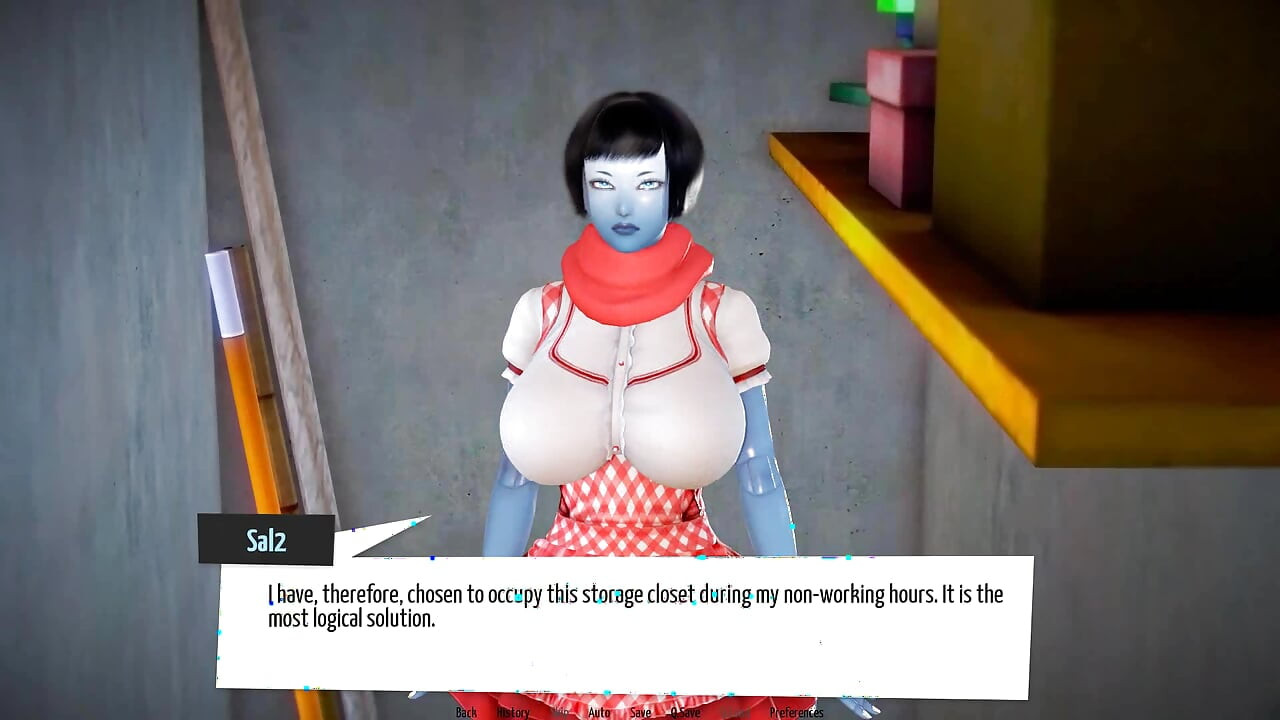Enable Skip mode in the quick menu
The image size is (1280, 720).
558,712
